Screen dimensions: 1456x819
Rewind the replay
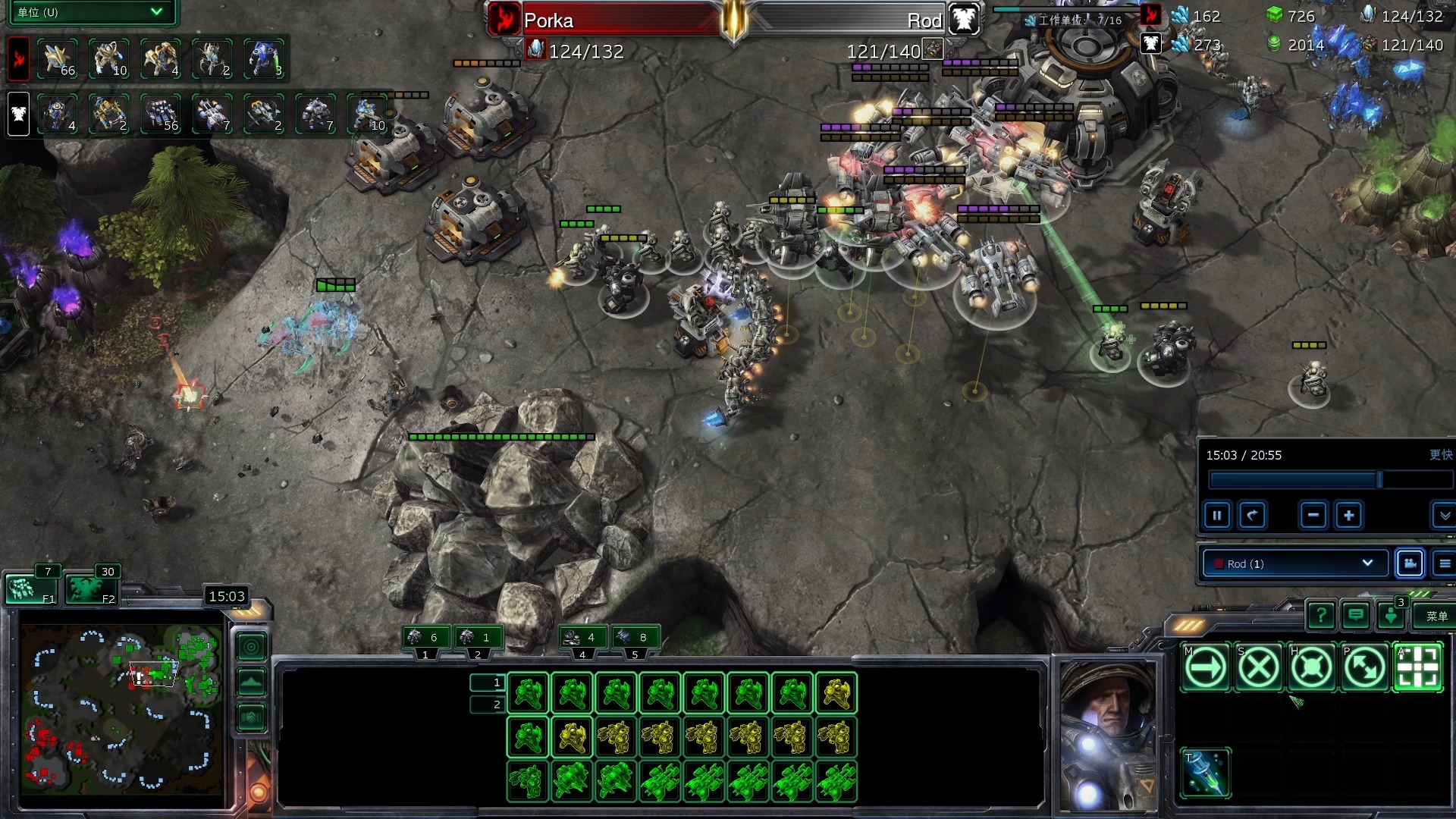1252,516
